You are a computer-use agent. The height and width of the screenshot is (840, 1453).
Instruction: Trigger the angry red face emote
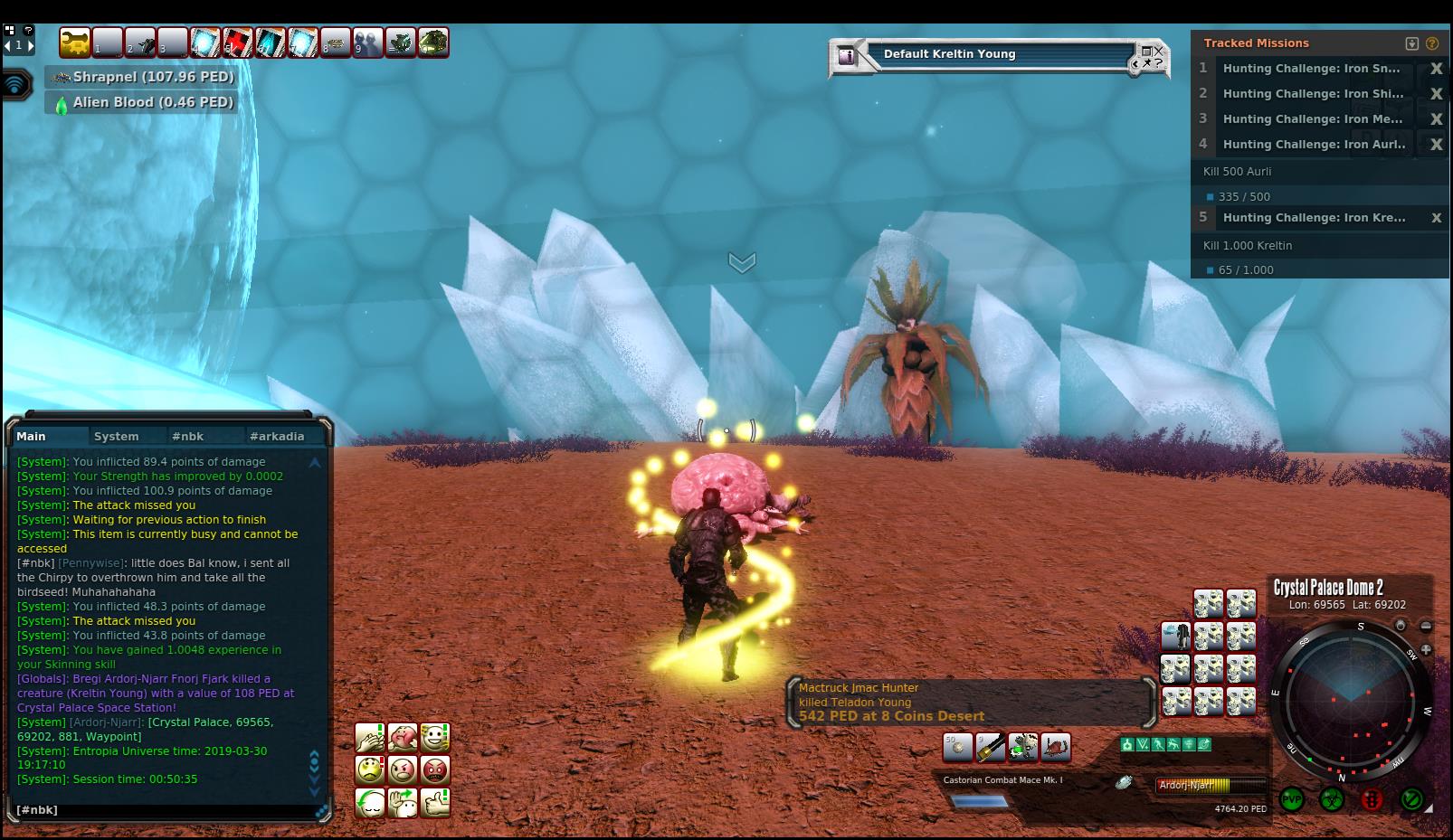click(x=435, y=770)
